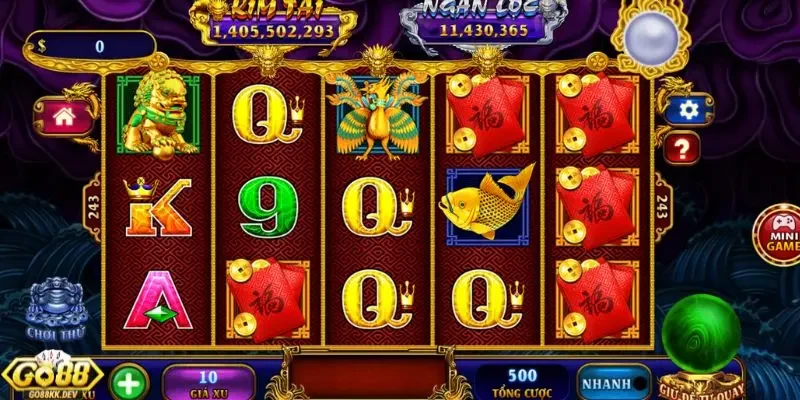
Task: Open settings via the blue gear icon
Action: [x=687, y=110]
